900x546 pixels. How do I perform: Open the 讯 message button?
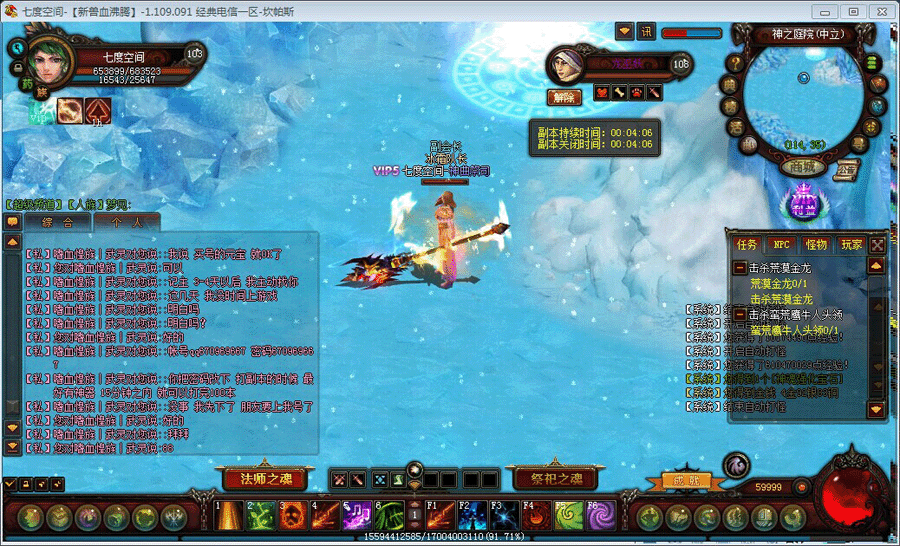pyautogui.click(x=647, y=31)
